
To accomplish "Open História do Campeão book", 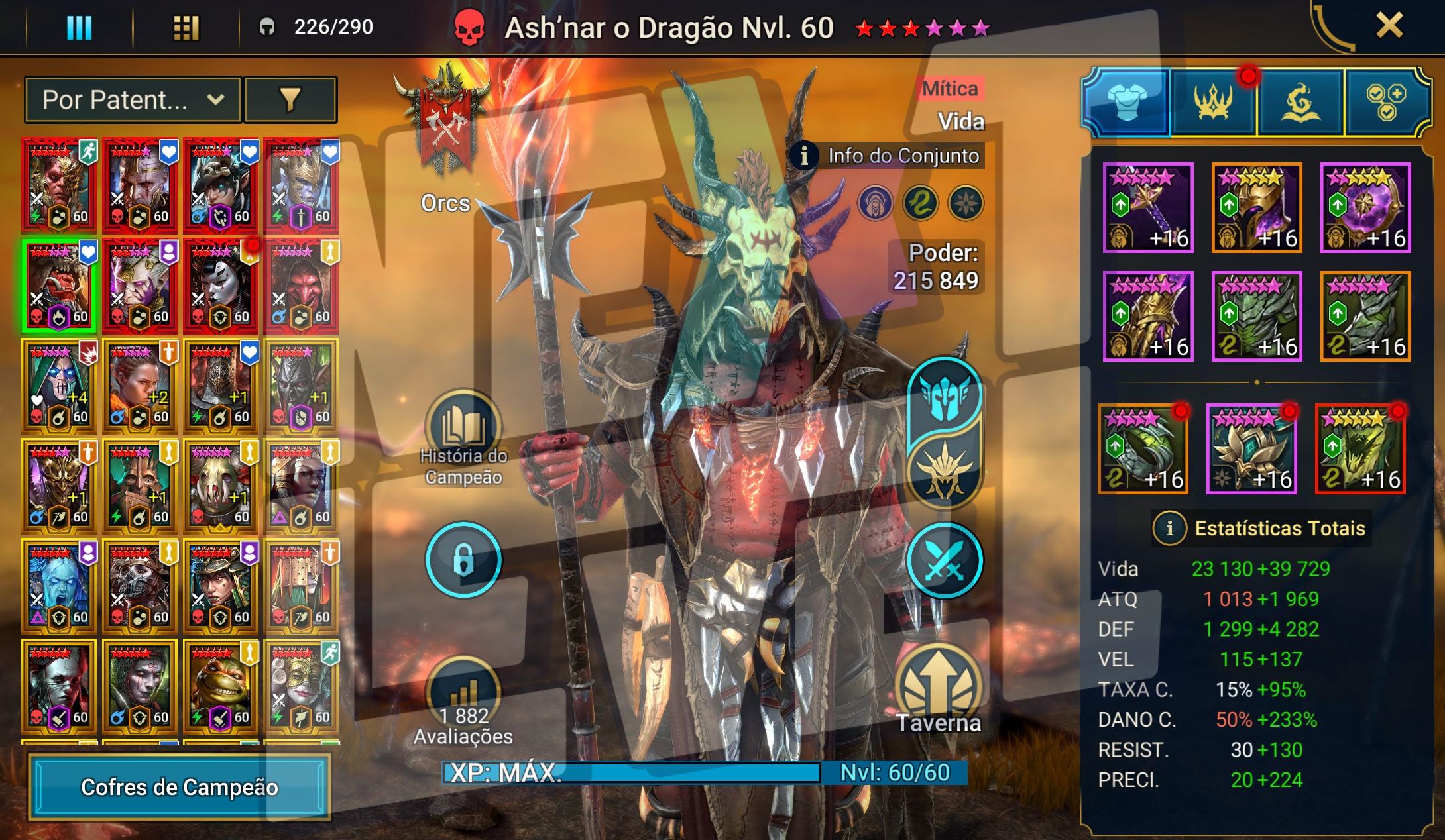I will pos(463,427).
